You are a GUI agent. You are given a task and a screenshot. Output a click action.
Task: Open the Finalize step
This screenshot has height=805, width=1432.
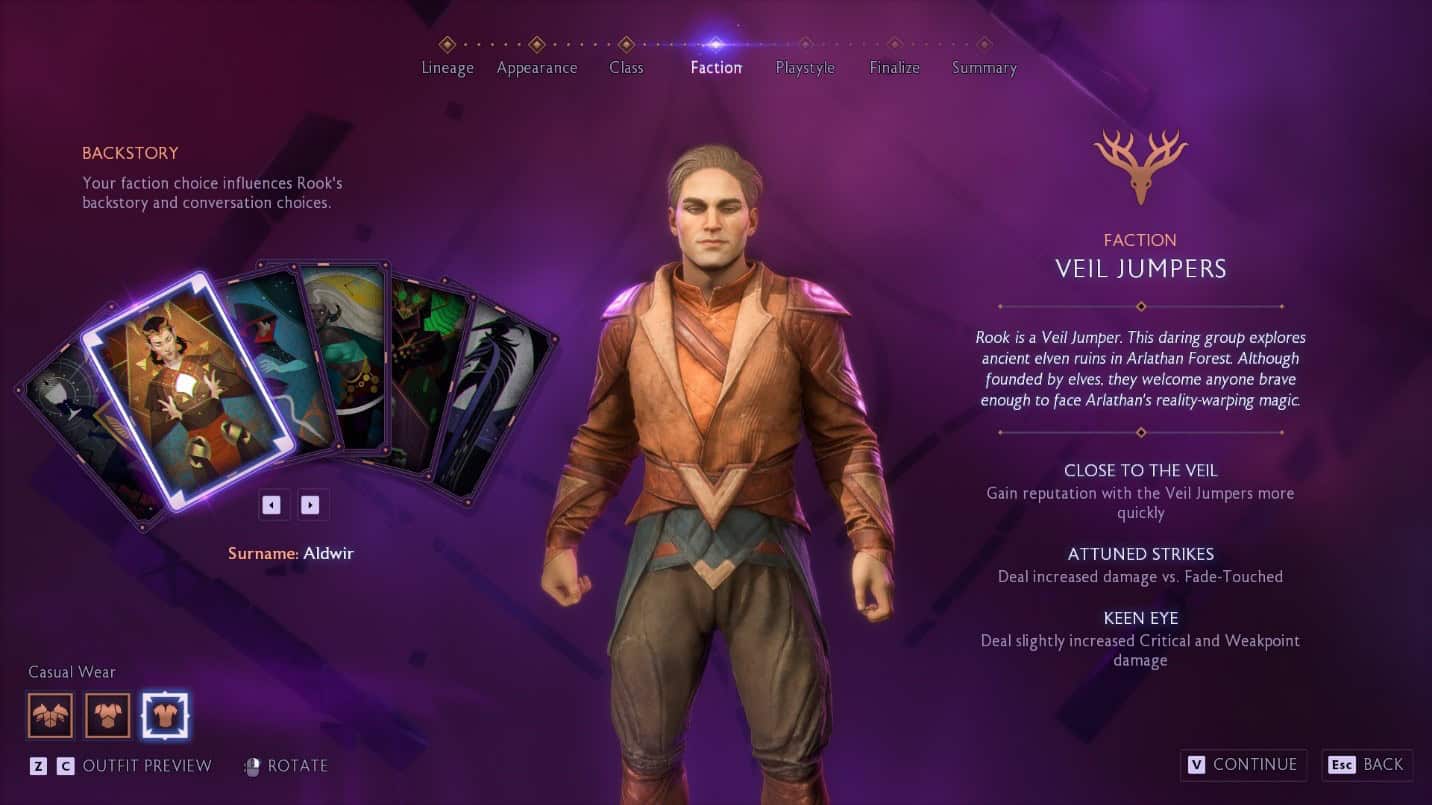tap(894, 66)
